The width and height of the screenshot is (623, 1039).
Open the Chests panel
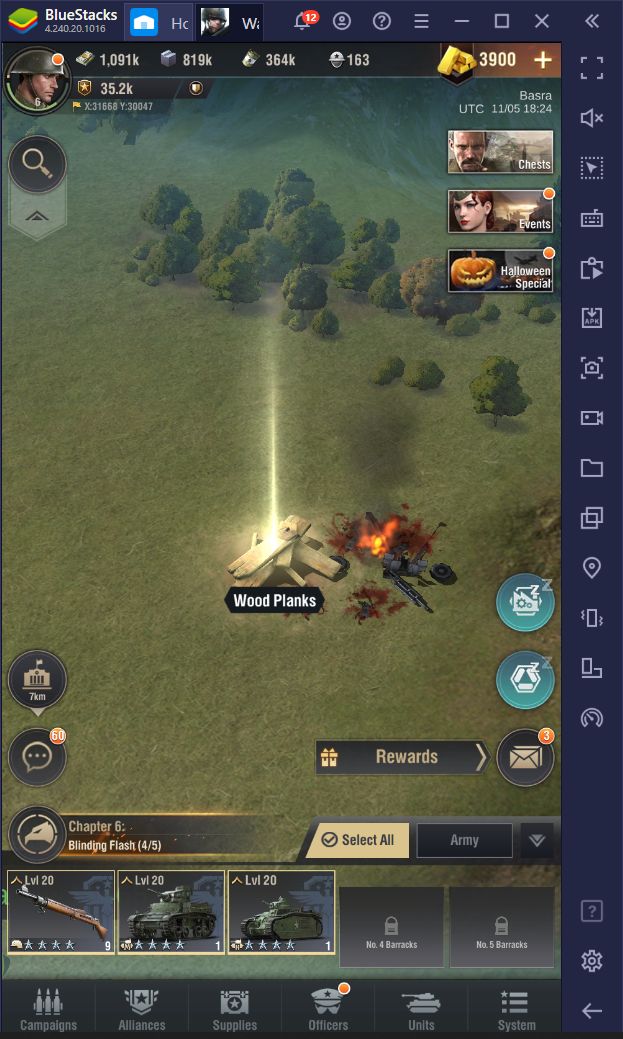coord(500,151)
